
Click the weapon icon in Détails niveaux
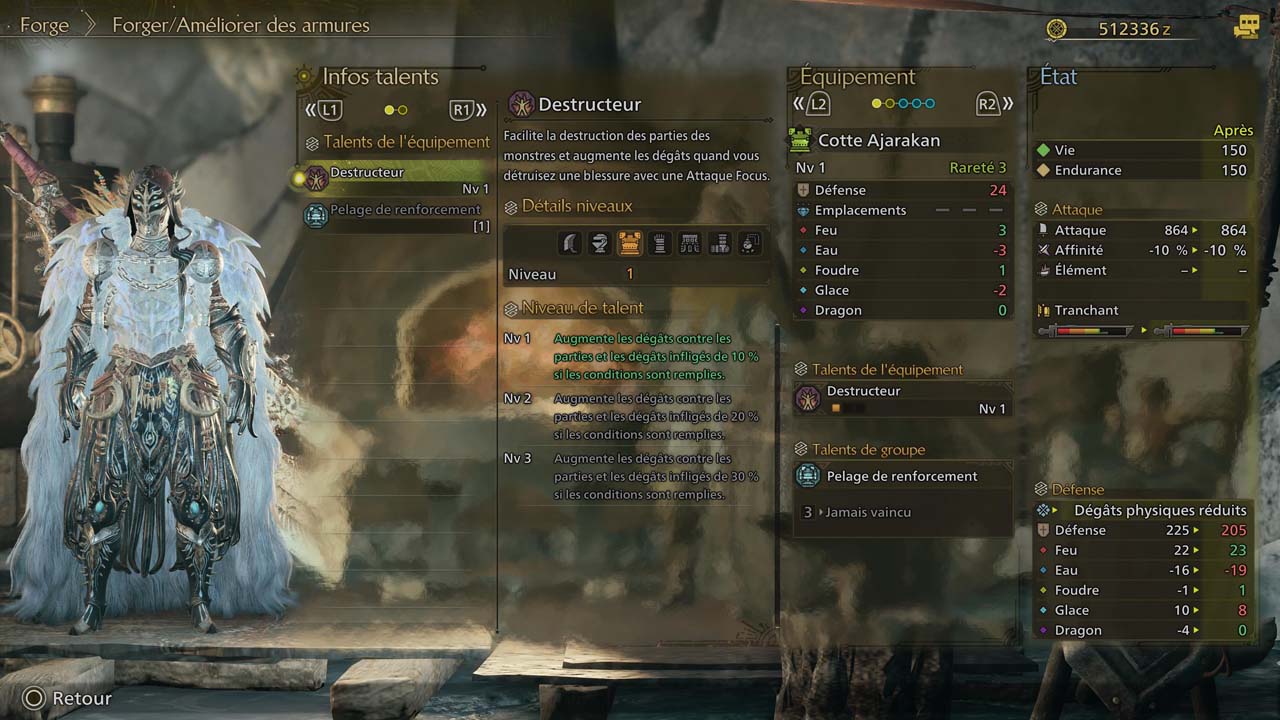pos(569,242)
